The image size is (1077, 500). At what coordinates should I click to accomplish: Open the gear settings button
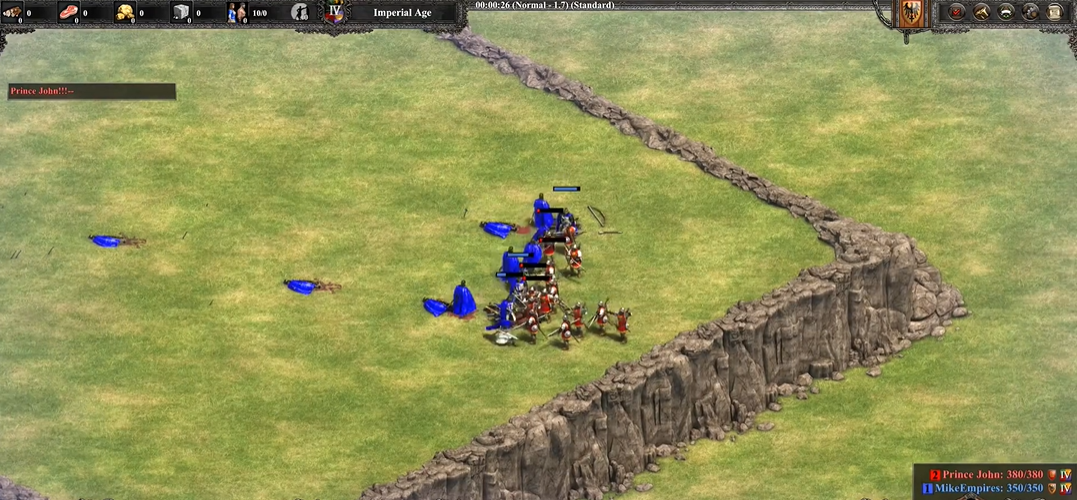[x=1030, y=12]
